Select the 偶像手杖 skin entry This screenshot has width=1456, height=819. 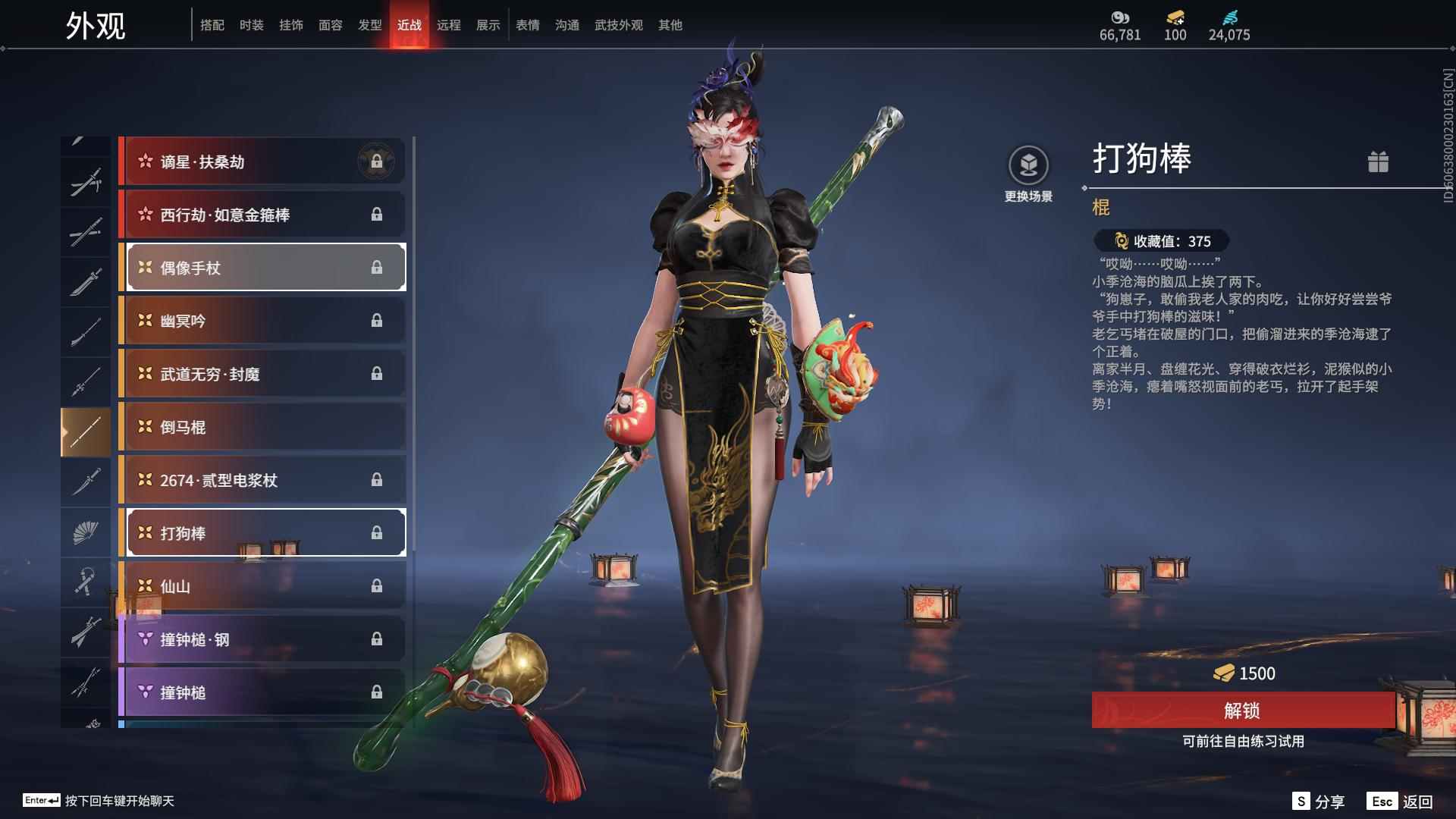263,267
